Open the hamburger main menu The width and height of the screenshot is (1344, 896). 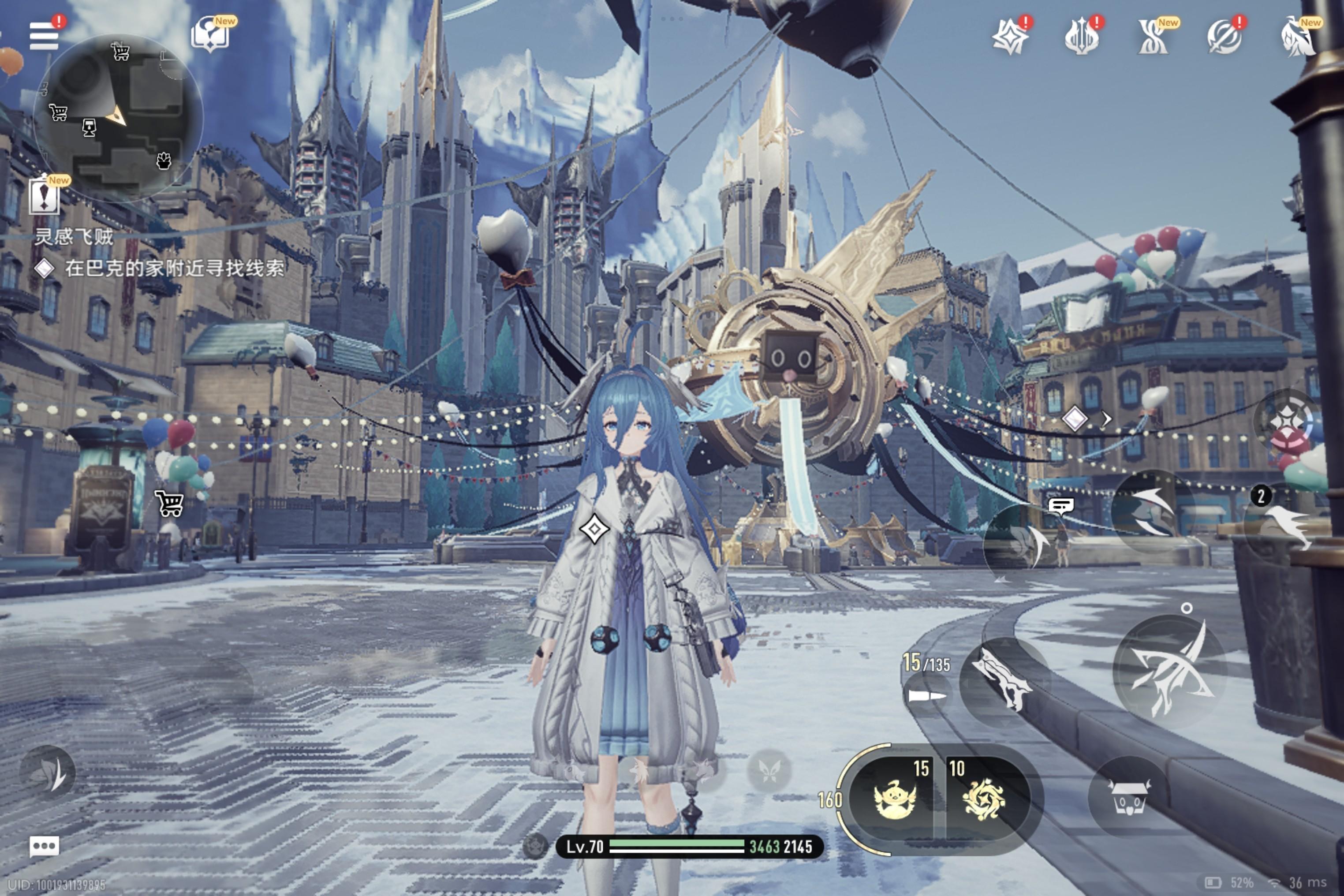43,36
